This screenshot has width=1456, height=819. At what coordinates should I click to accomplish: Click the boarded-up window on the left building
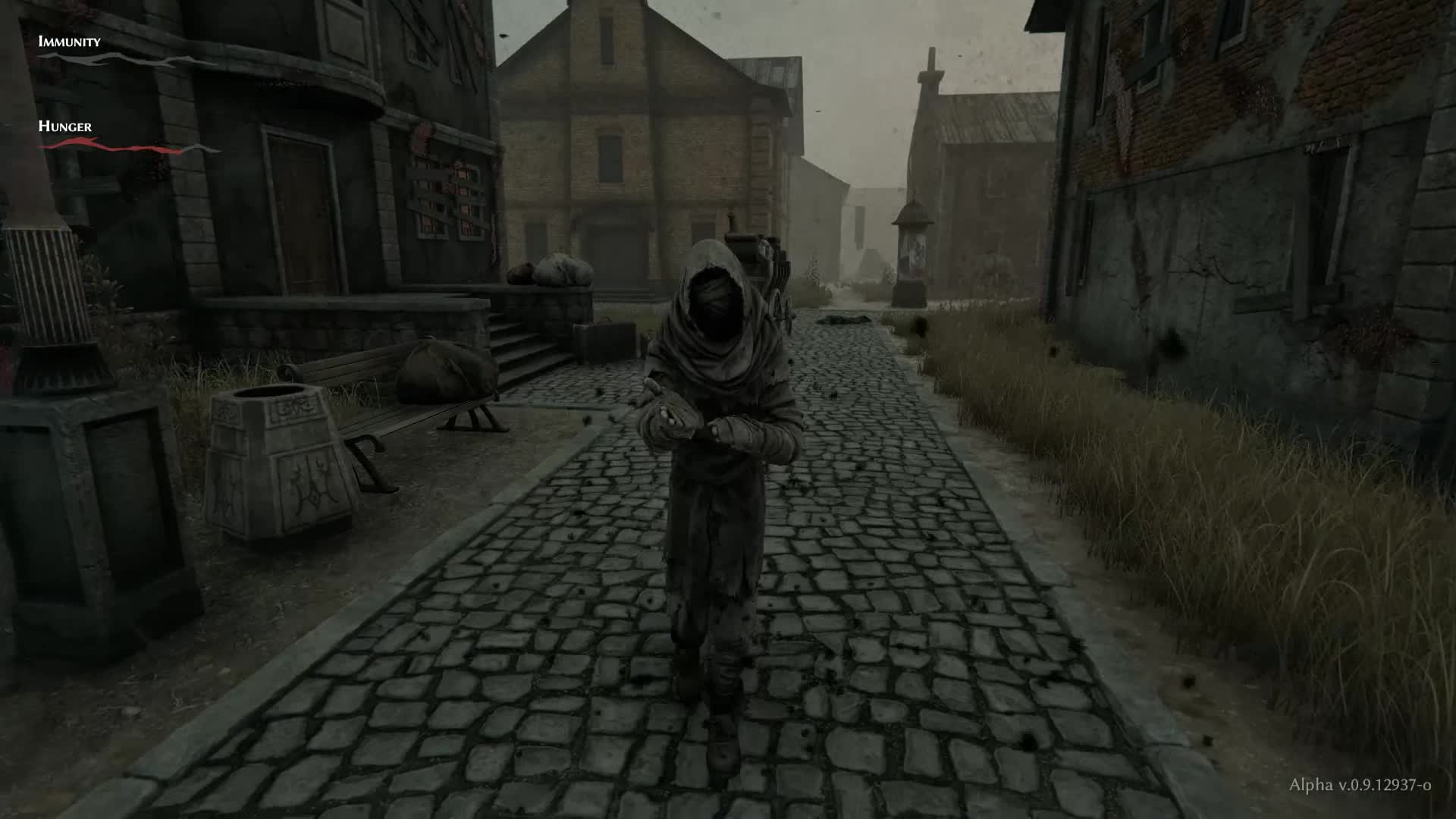point(447,190)
